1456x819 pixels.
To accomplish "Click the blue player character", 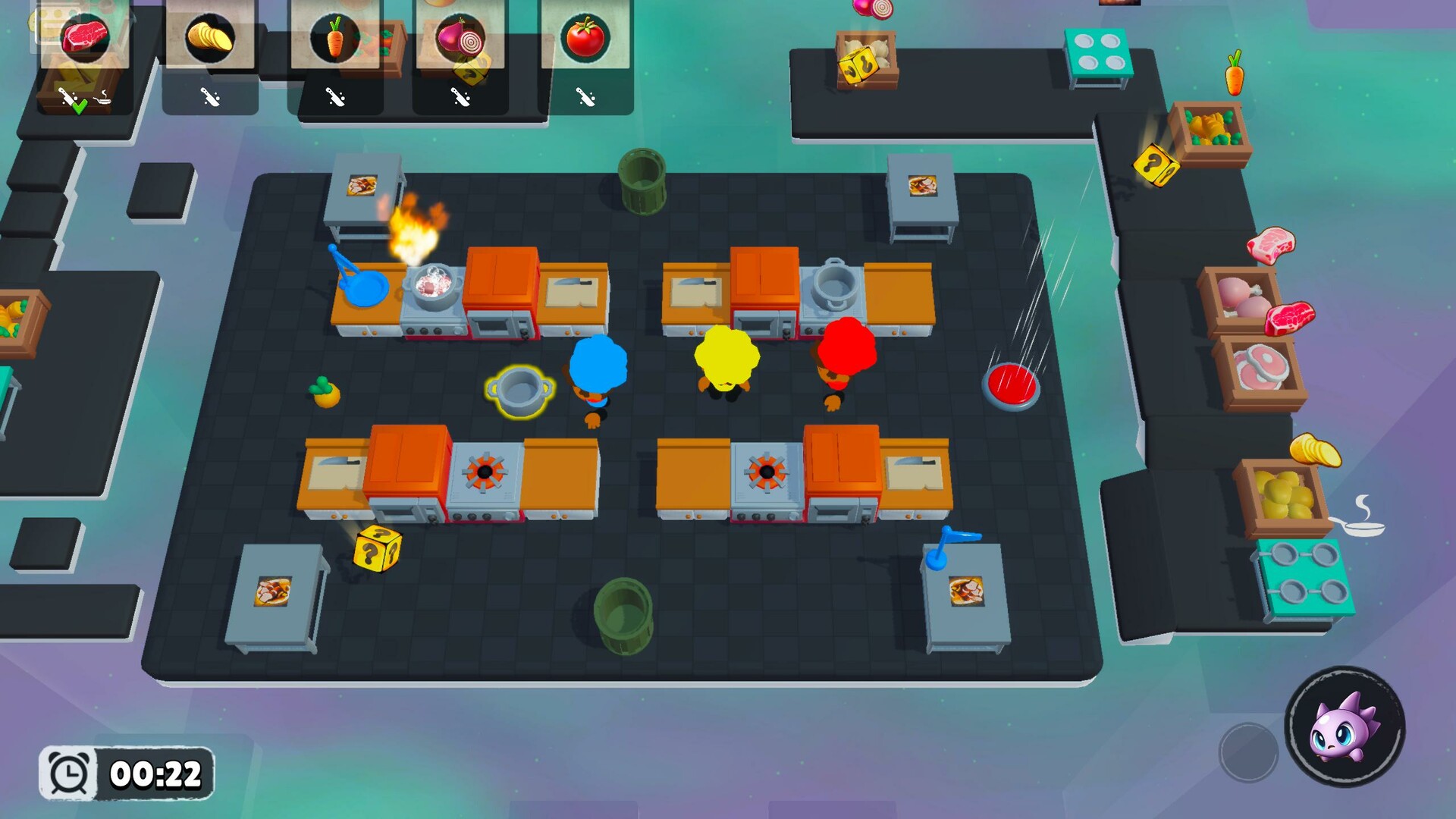I will pyautogui.click(x=599, y=372).
